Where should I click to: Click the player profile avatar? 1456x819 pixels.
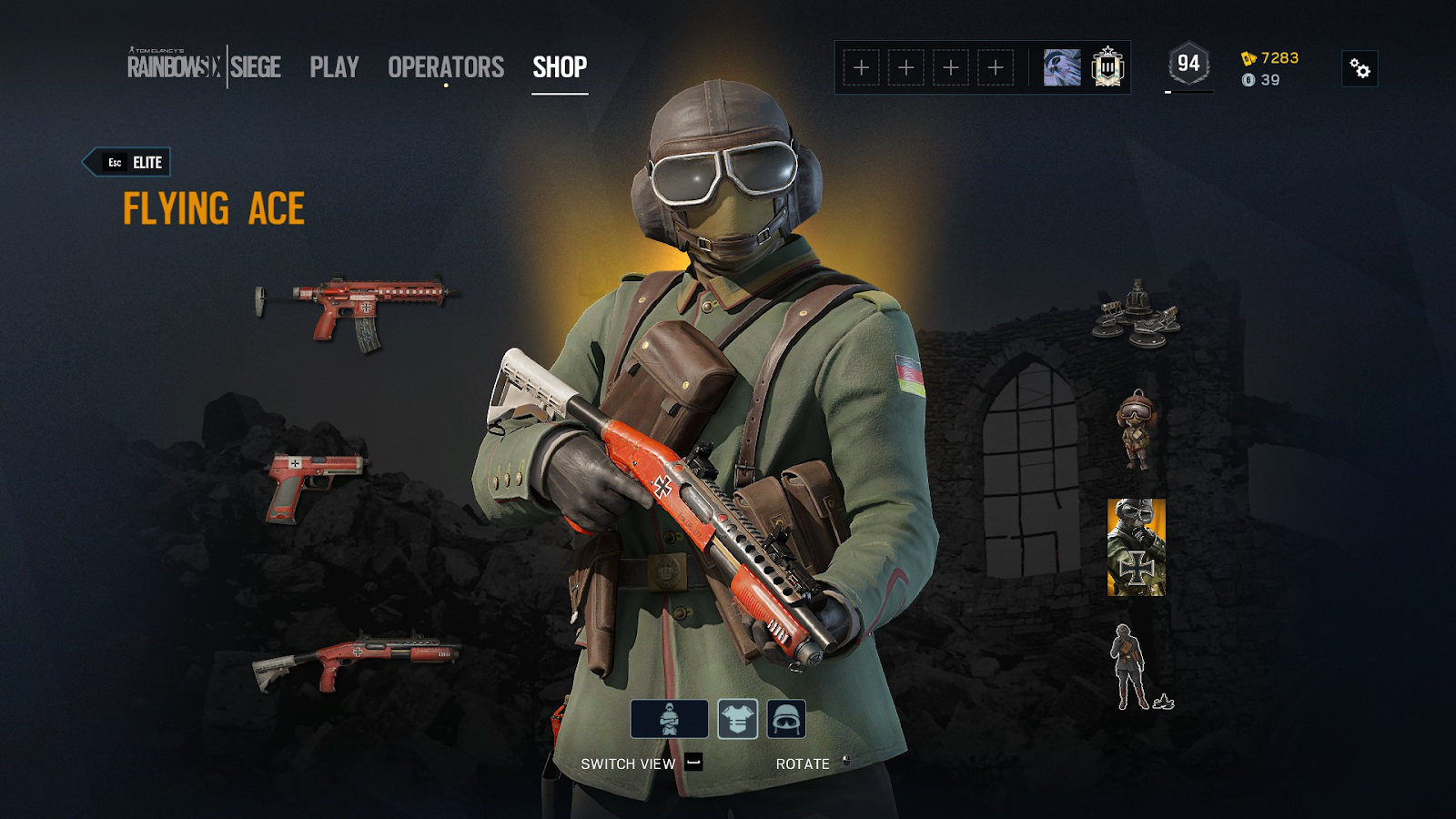click(1062, 67)
